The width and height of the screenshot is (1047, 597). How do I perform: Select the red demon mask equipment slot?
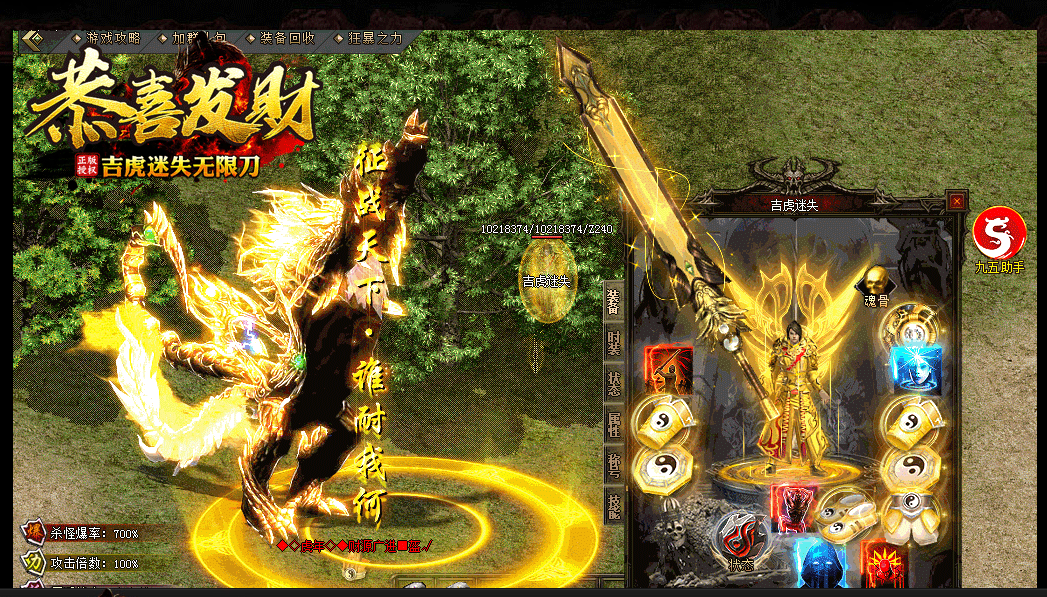pyautogui.click(x=793, y=509)
